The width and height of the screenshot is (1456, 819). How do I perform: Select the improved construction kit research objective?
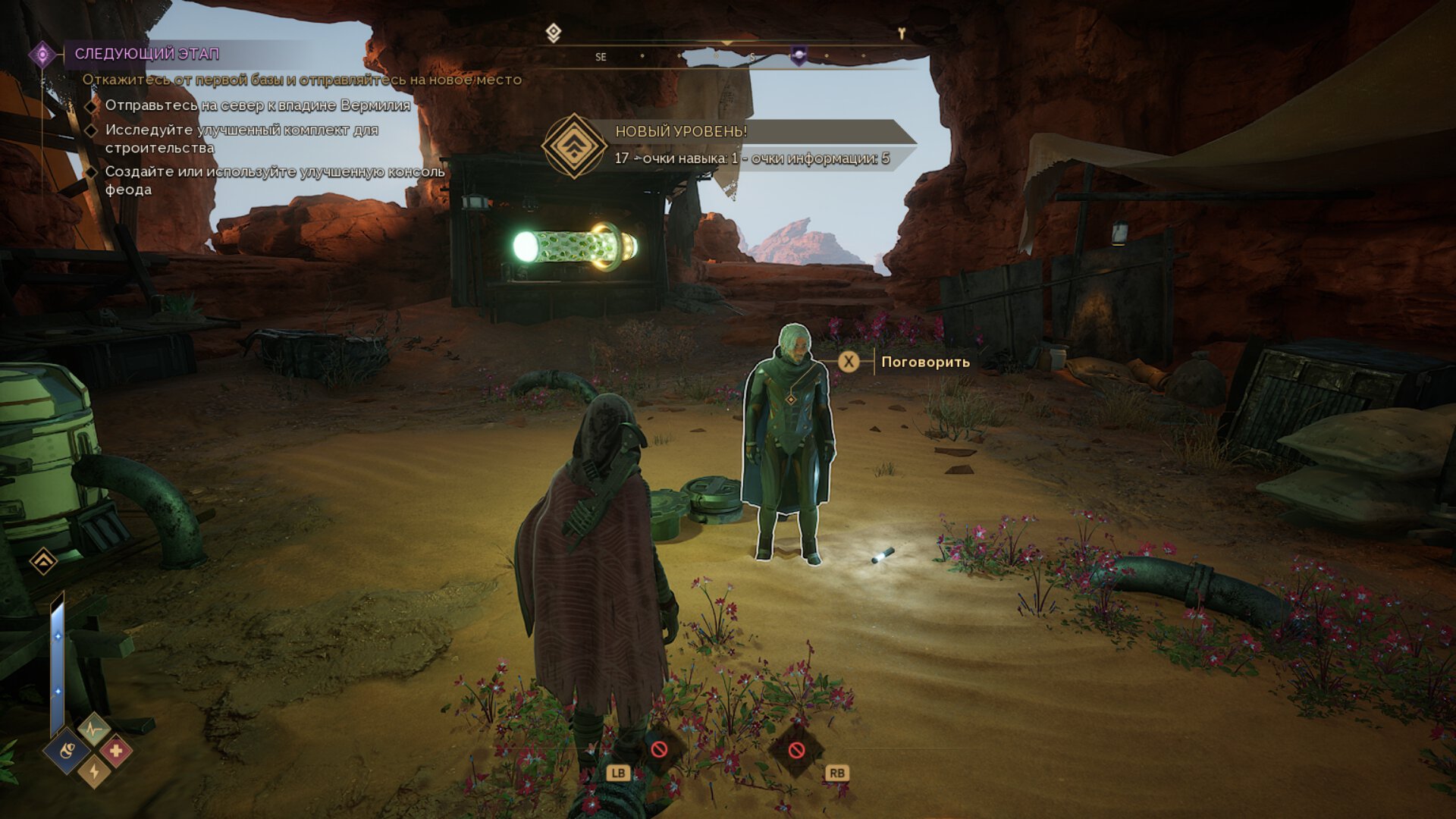(x=241, y=139)
